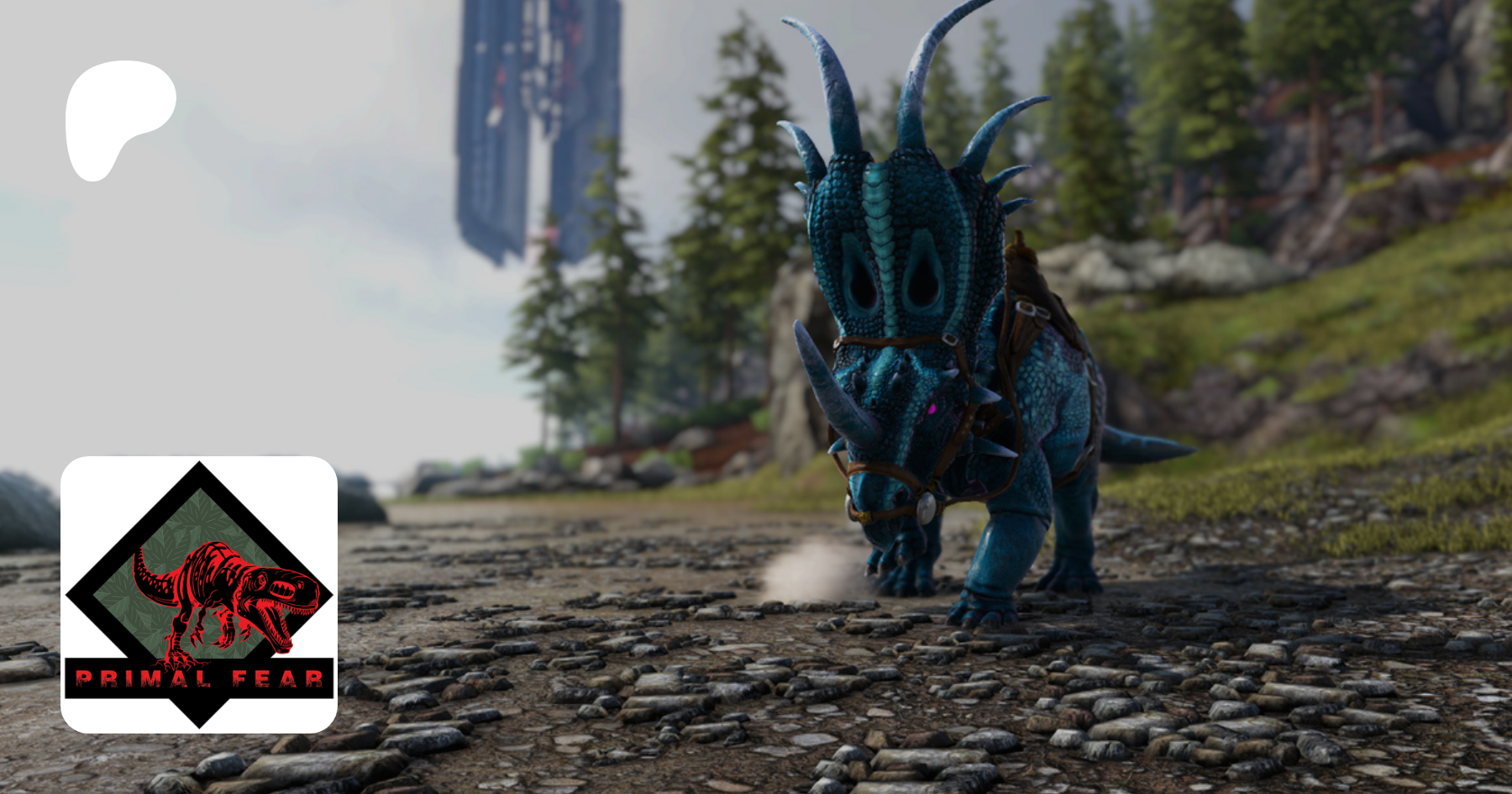Click the white Patreon logo
Screen dimensions: 1512x794
click(x=118, y=118)
